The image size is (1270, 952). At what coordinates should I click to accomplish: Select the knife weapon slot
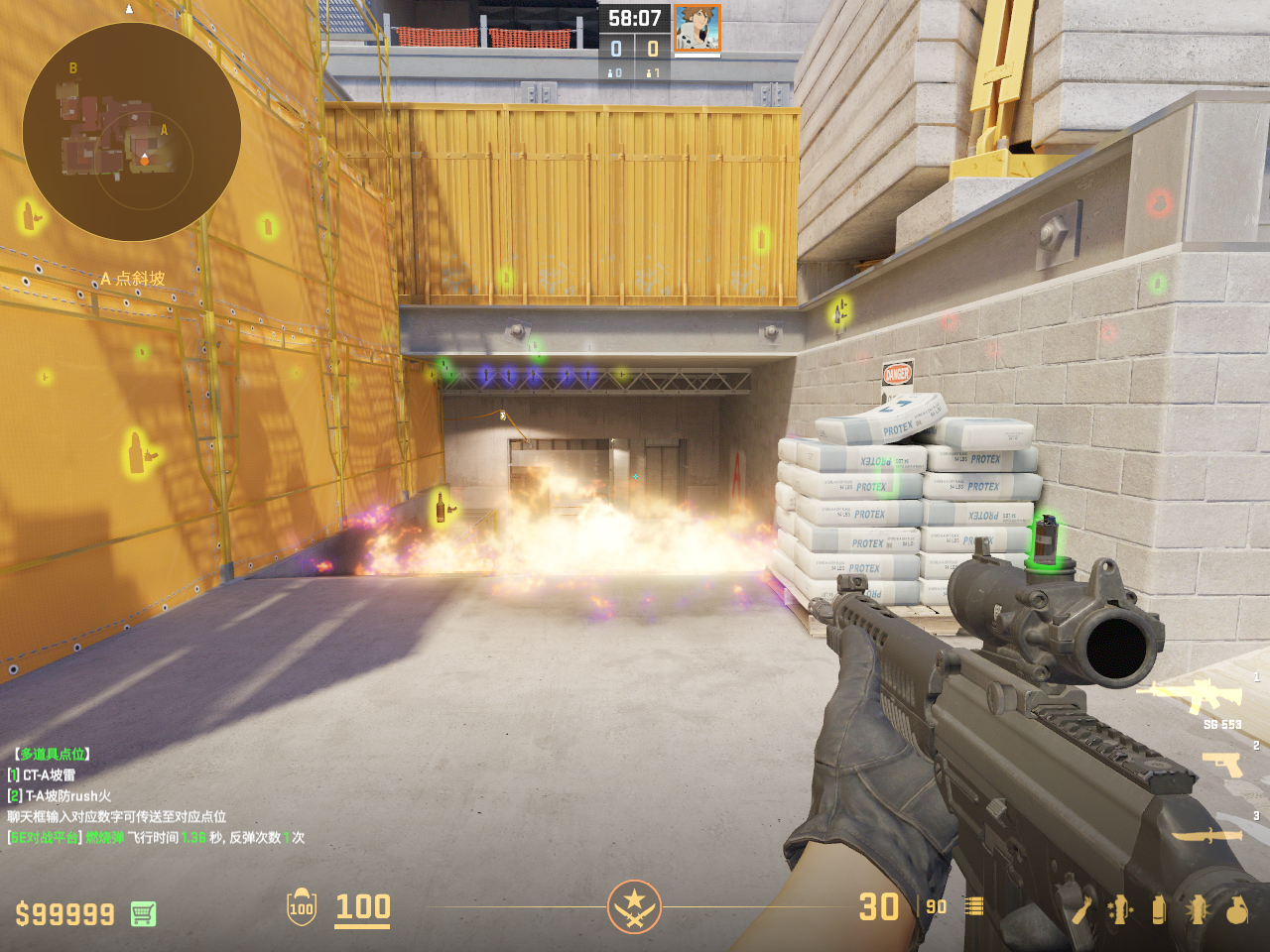1206,836
